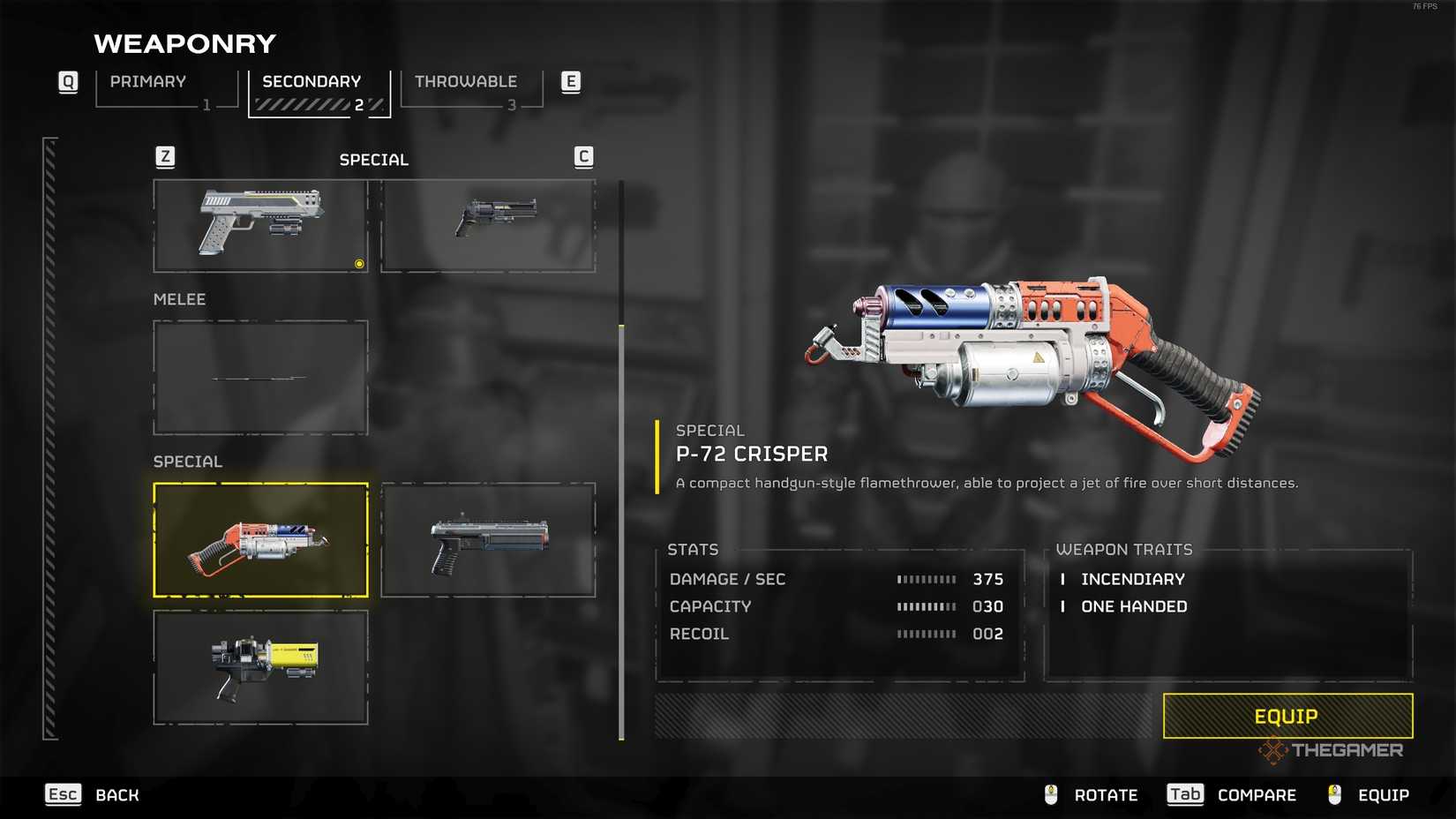Choose the dark revolver weapon slot
Screen dimensions: 1456x819
488,226
